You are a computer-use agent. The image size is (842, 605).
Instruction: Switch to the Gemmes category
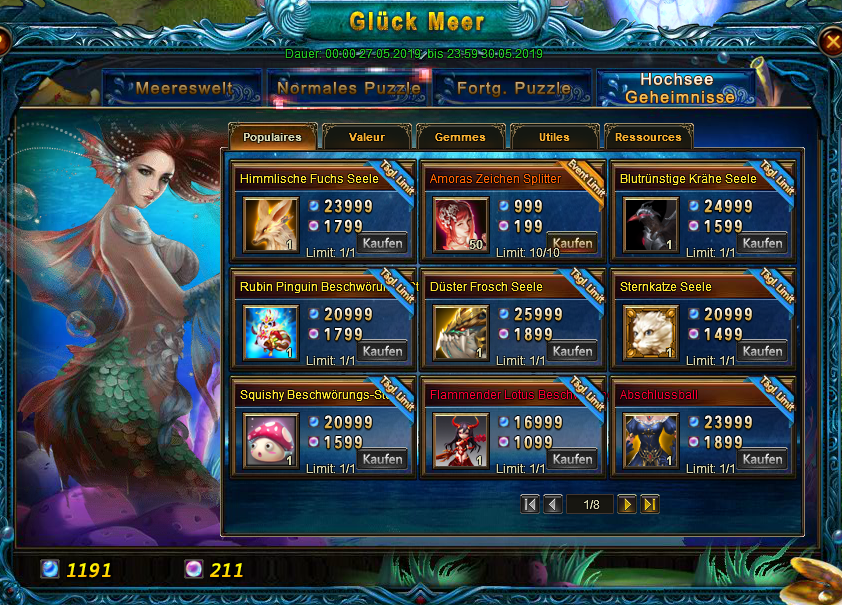pyautogui.click(x=460, y=137)
